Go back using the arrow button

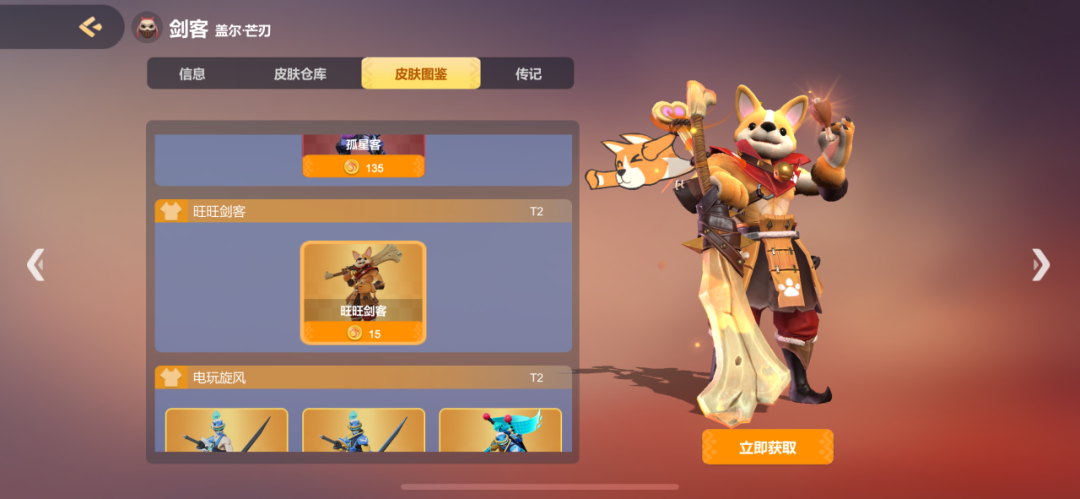(90, 27)
